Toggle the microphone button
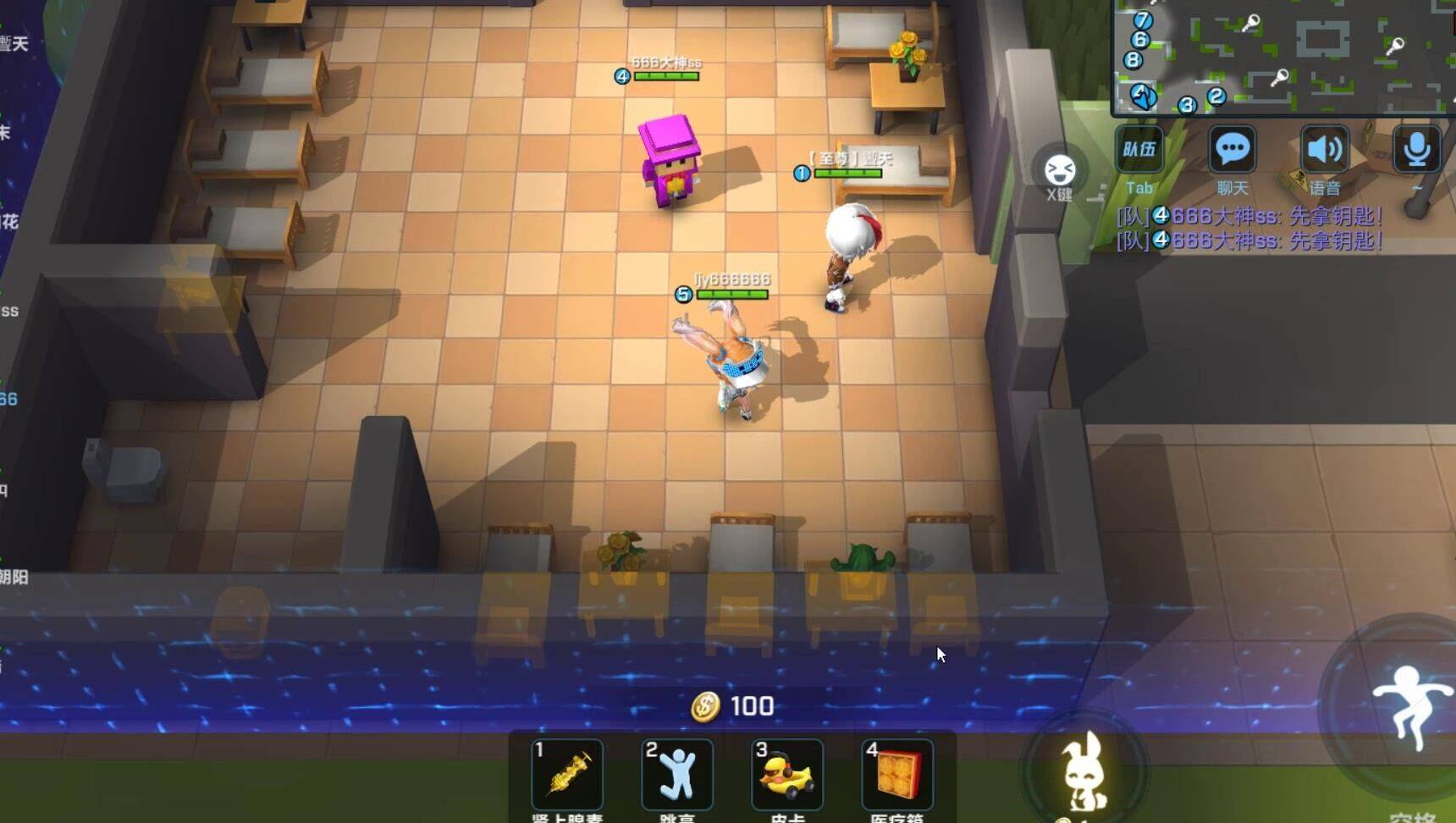This screenshot has height=823, width=1456. click(x=1416, y=151)
